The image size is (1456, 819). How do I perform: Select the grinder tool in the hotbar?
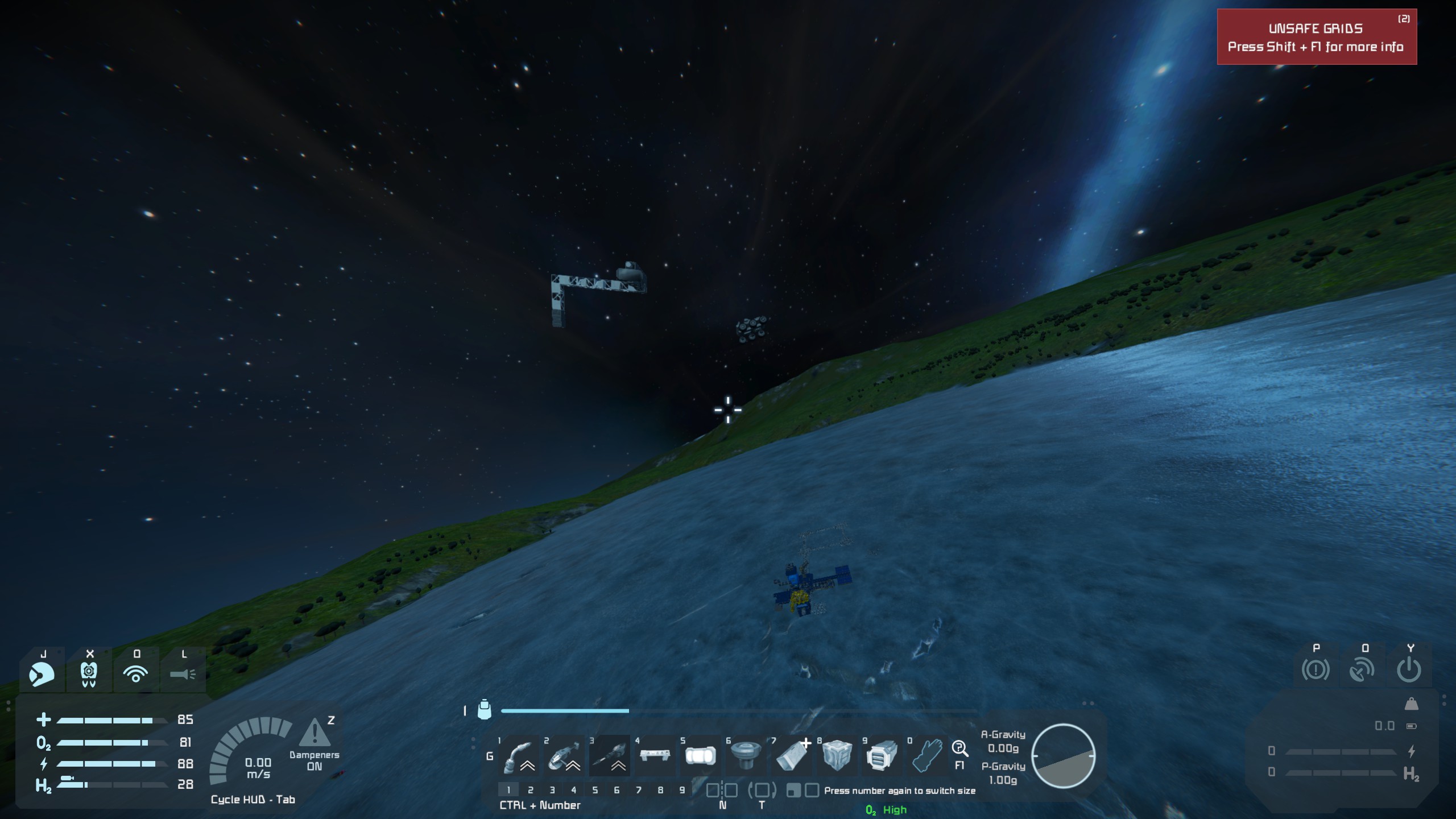[564, 756]
